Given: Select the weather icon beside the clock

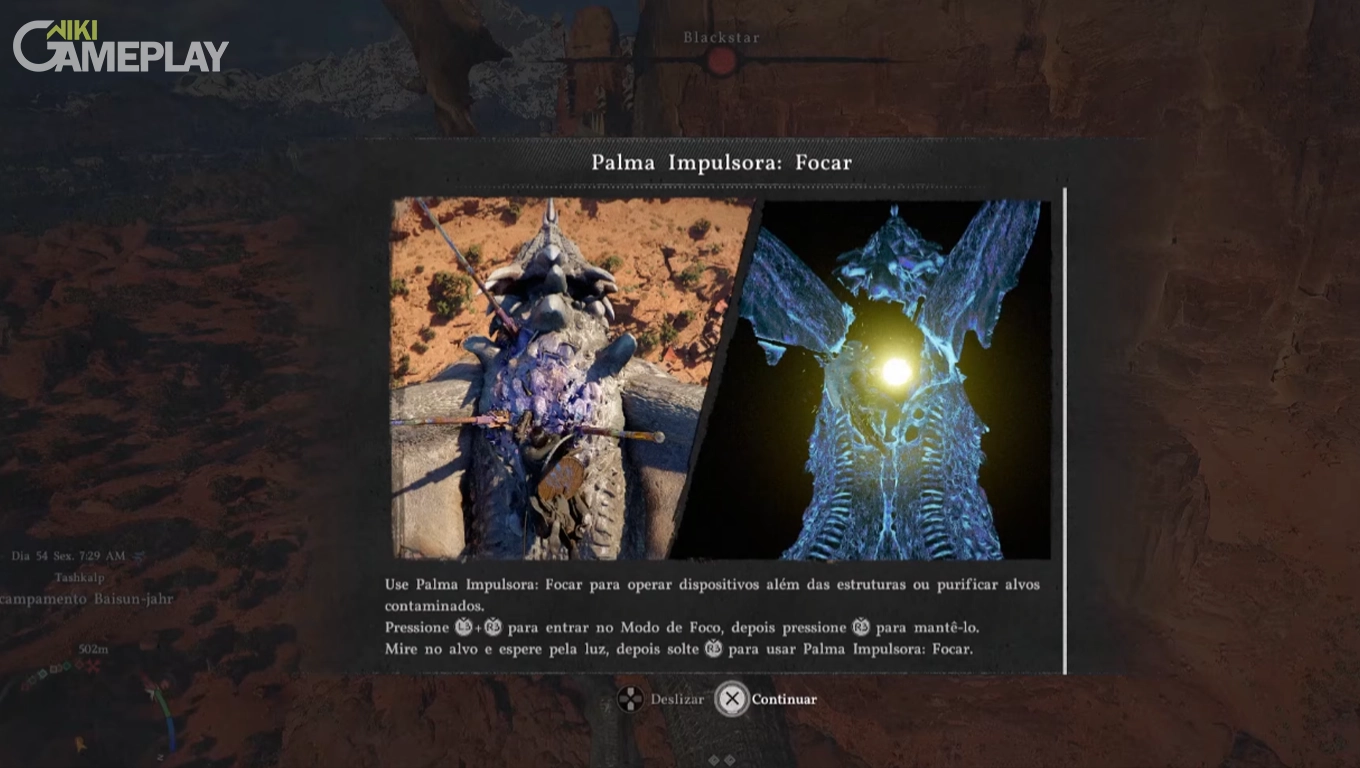Looking at the screenshot, I should 137,557.
